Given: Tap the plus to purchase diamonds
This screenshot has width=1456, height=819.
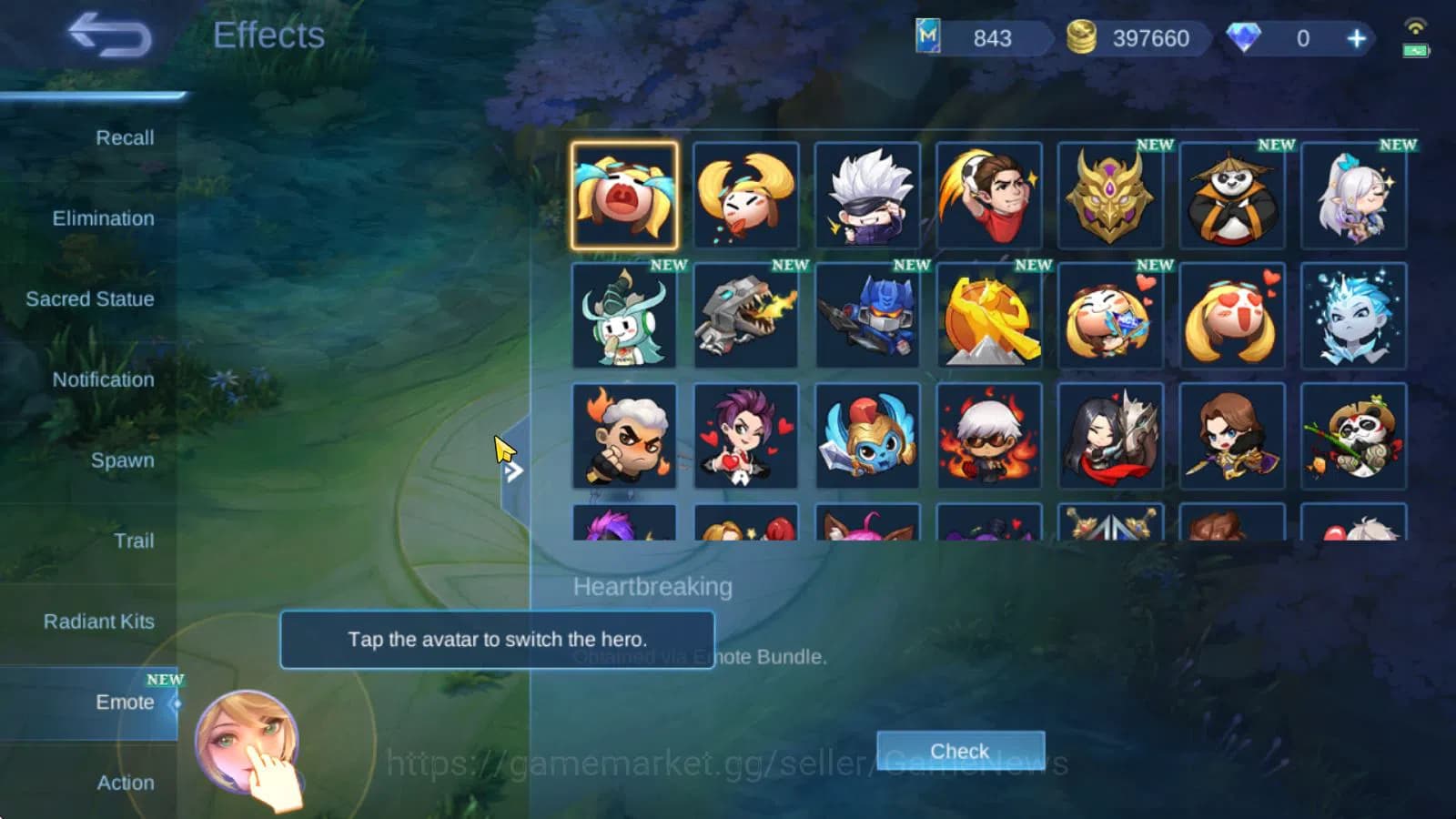Looking at the screenshot, I should [x=1356, y=38].
